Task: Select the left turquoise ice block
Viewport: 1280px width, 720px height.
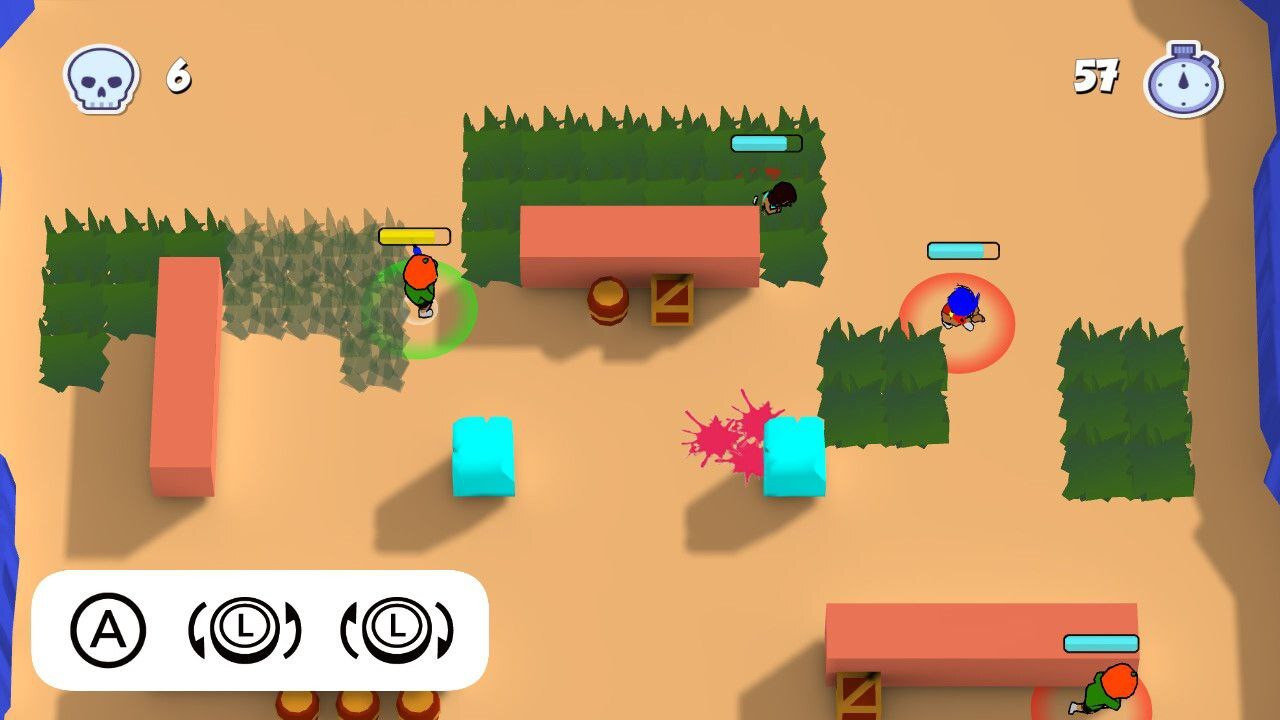Action: (484, 455)
